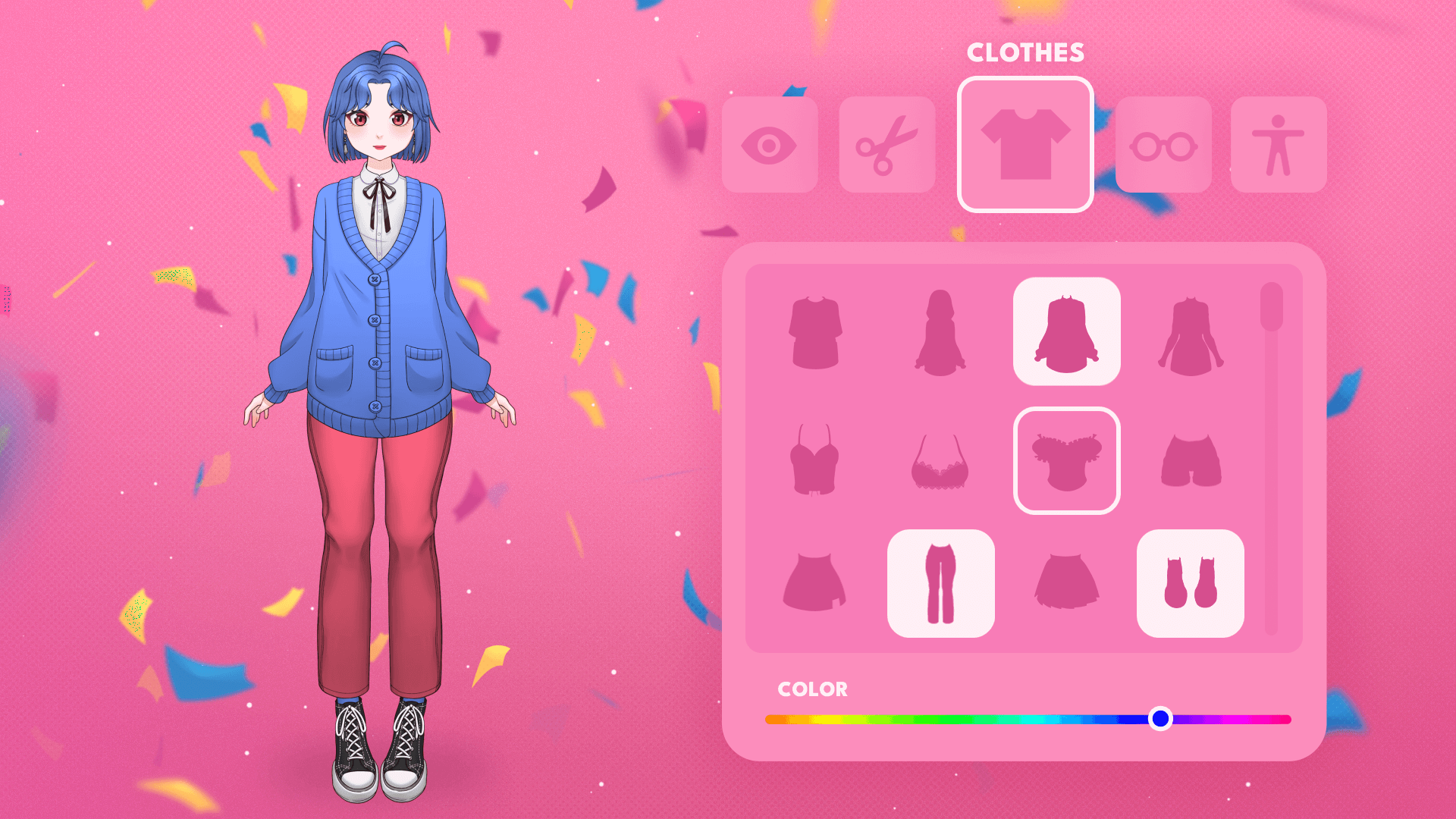Choose the flared skirt with slit

coord(815,582)
